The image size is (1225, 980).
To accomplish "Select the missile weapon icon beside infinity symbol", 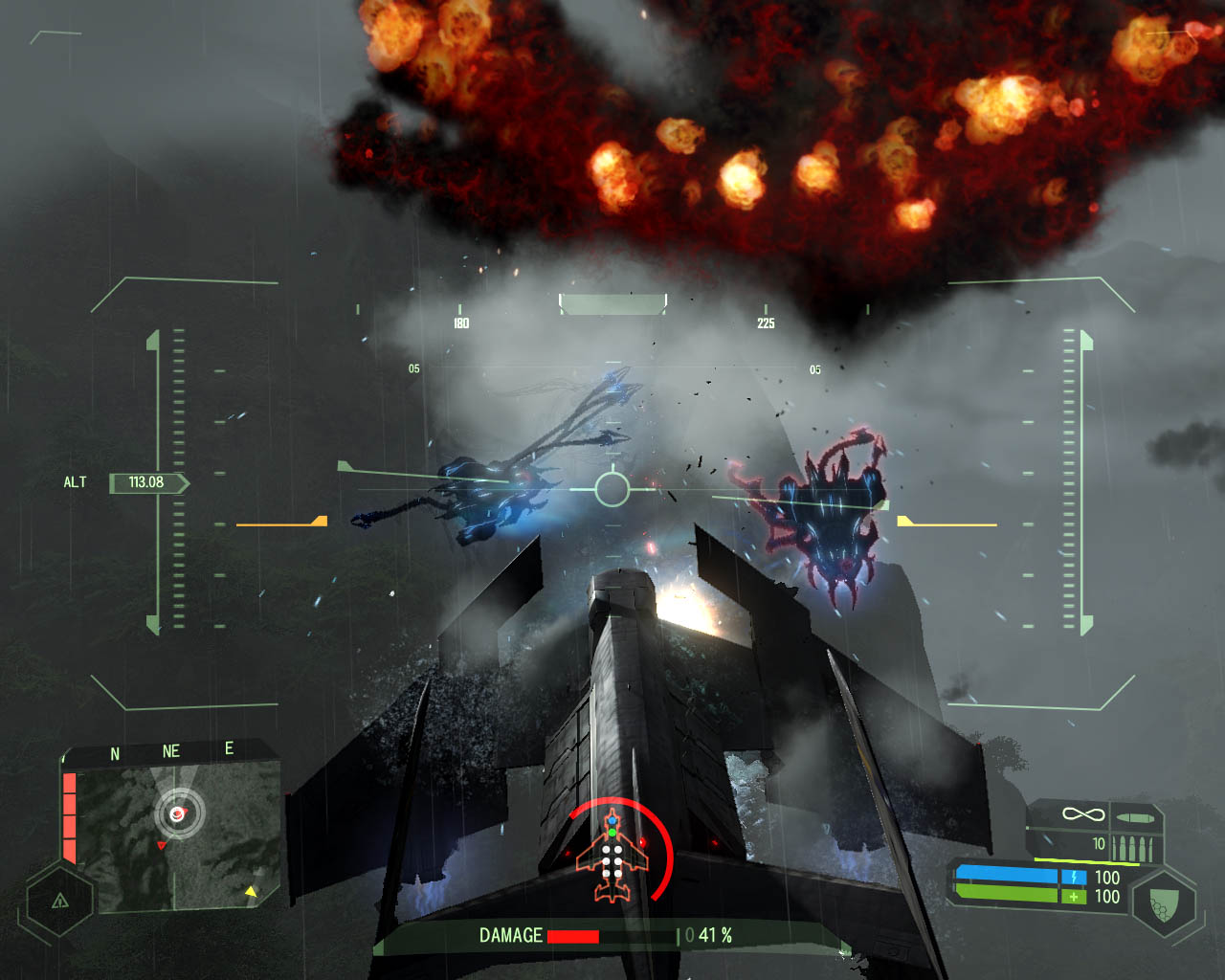I will 1135,819.
